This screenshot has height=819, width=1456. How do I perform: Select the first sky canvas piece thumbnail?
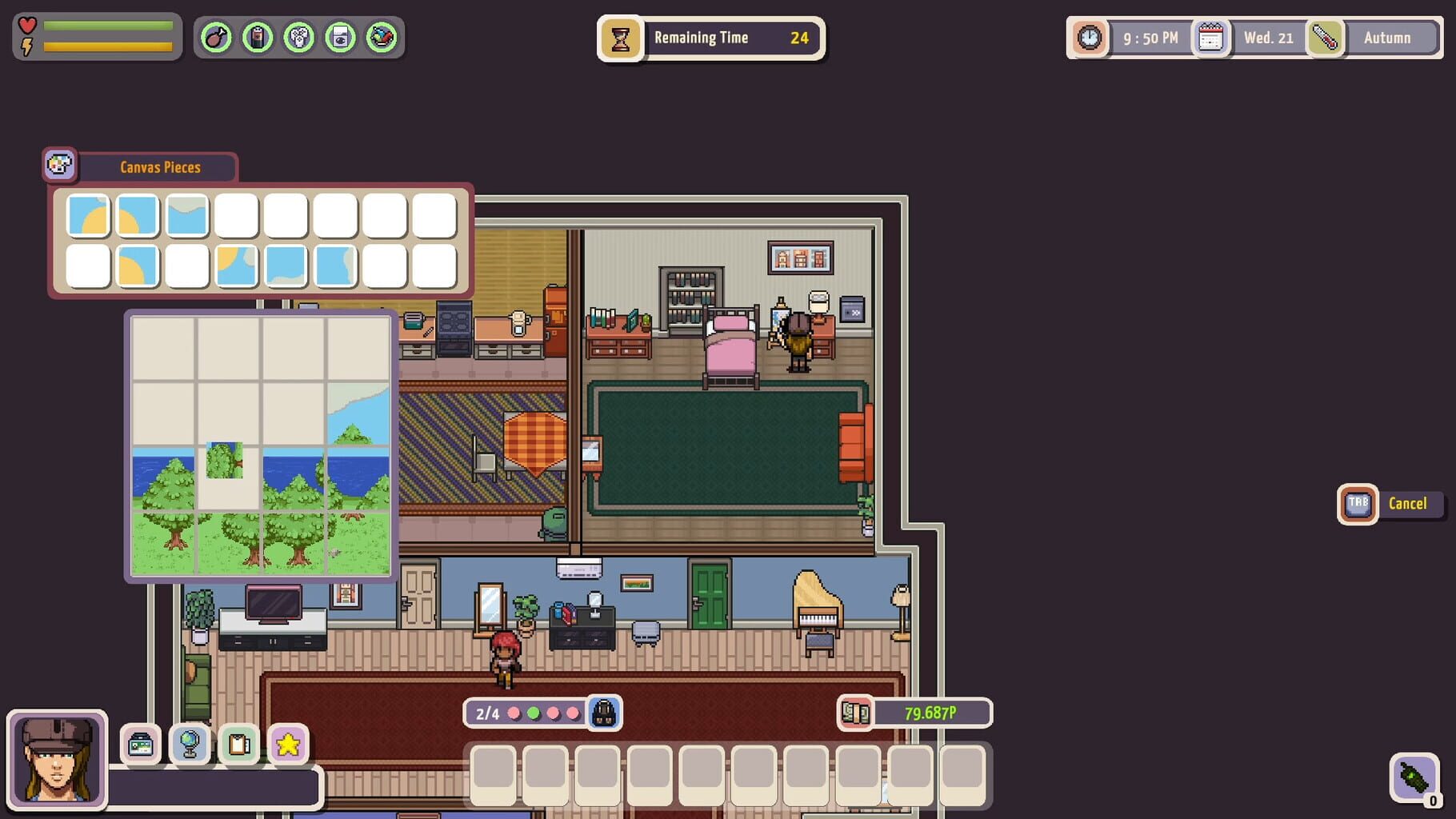(x=88, y=215)
